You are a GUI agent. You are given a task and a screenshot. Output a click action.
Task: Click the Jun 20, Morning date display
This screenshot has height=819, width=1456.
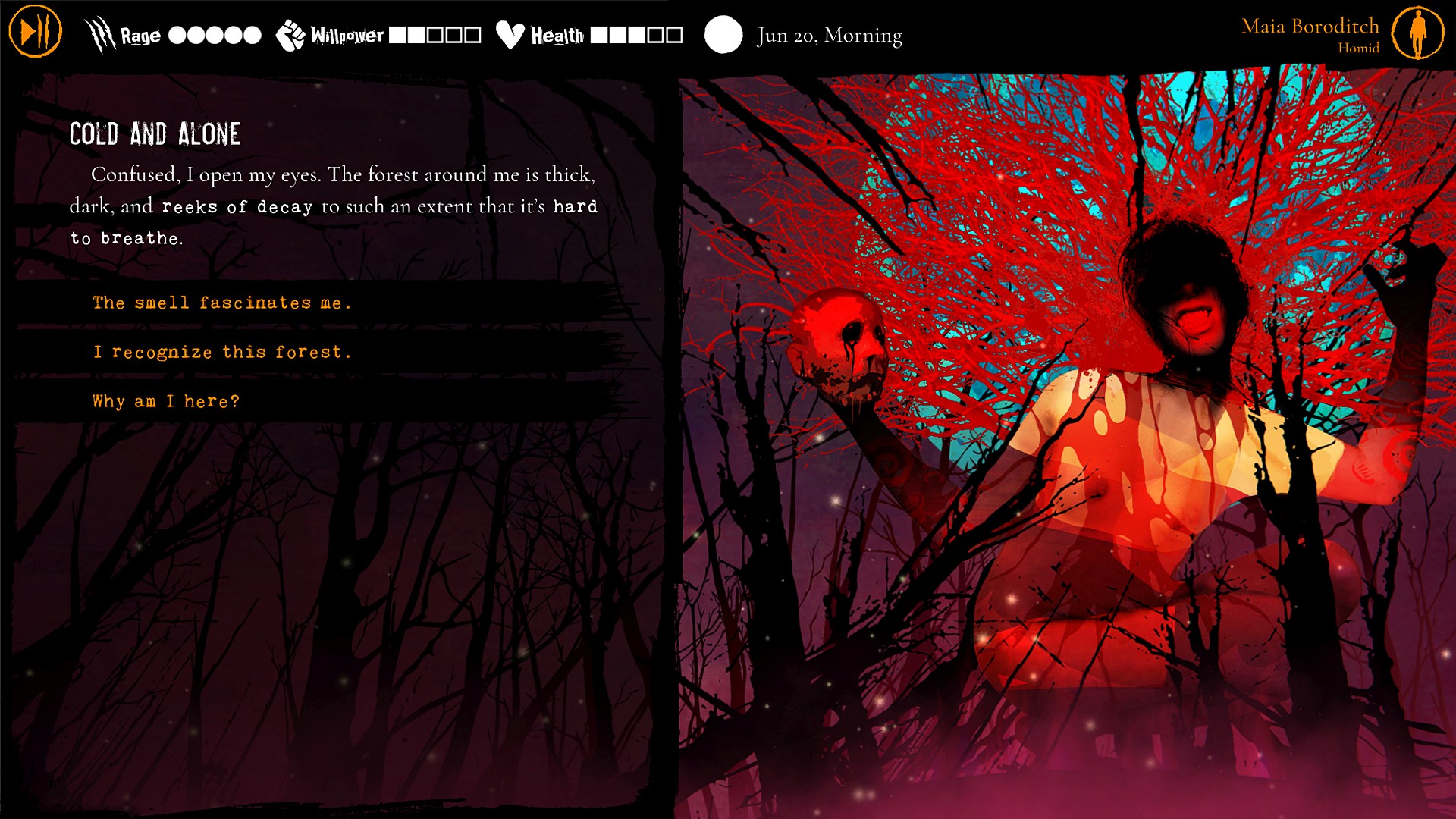[x=829, y=33]
